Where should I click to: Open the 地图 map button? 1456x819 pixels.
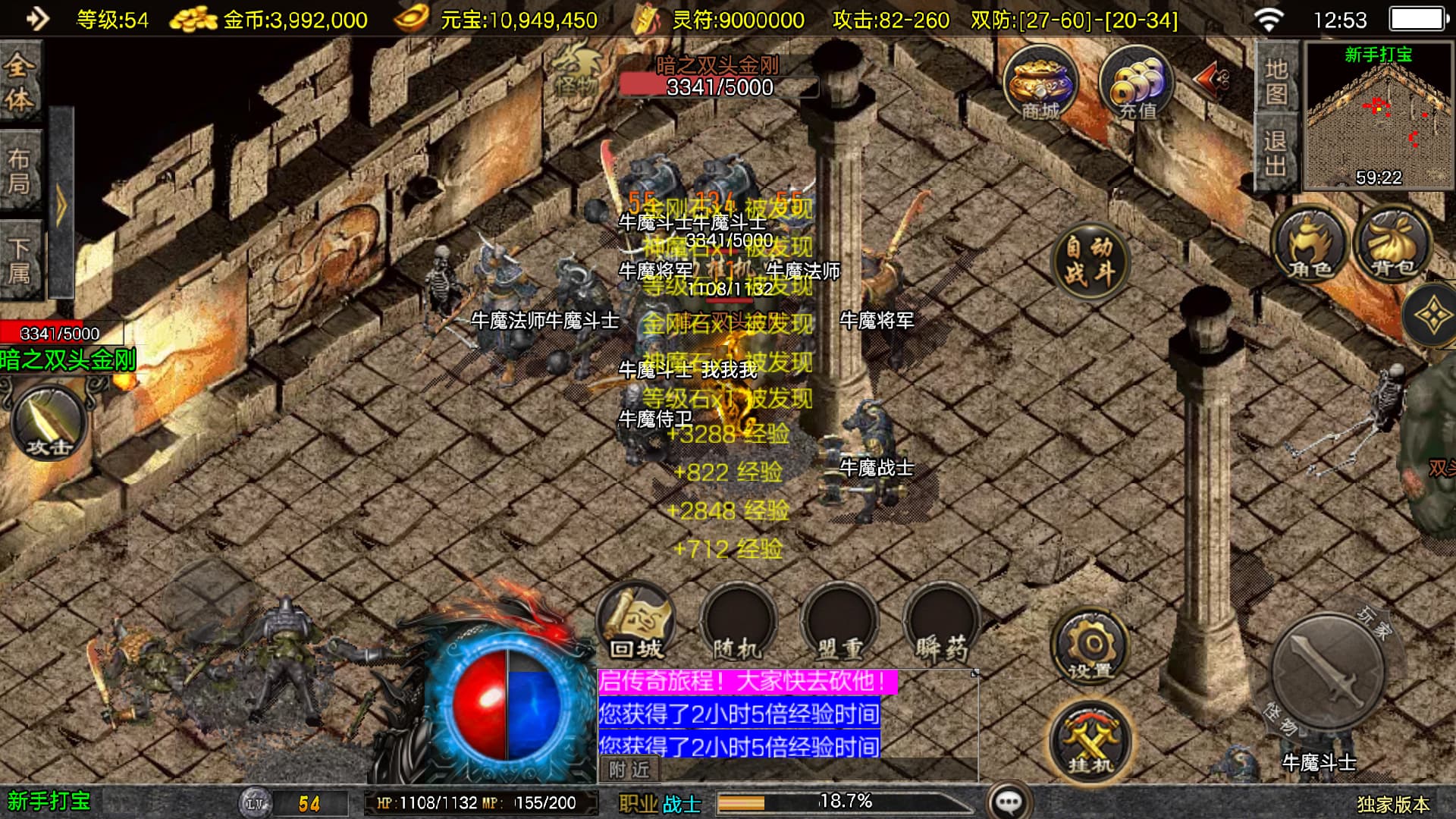click(x=1276, y=80)
